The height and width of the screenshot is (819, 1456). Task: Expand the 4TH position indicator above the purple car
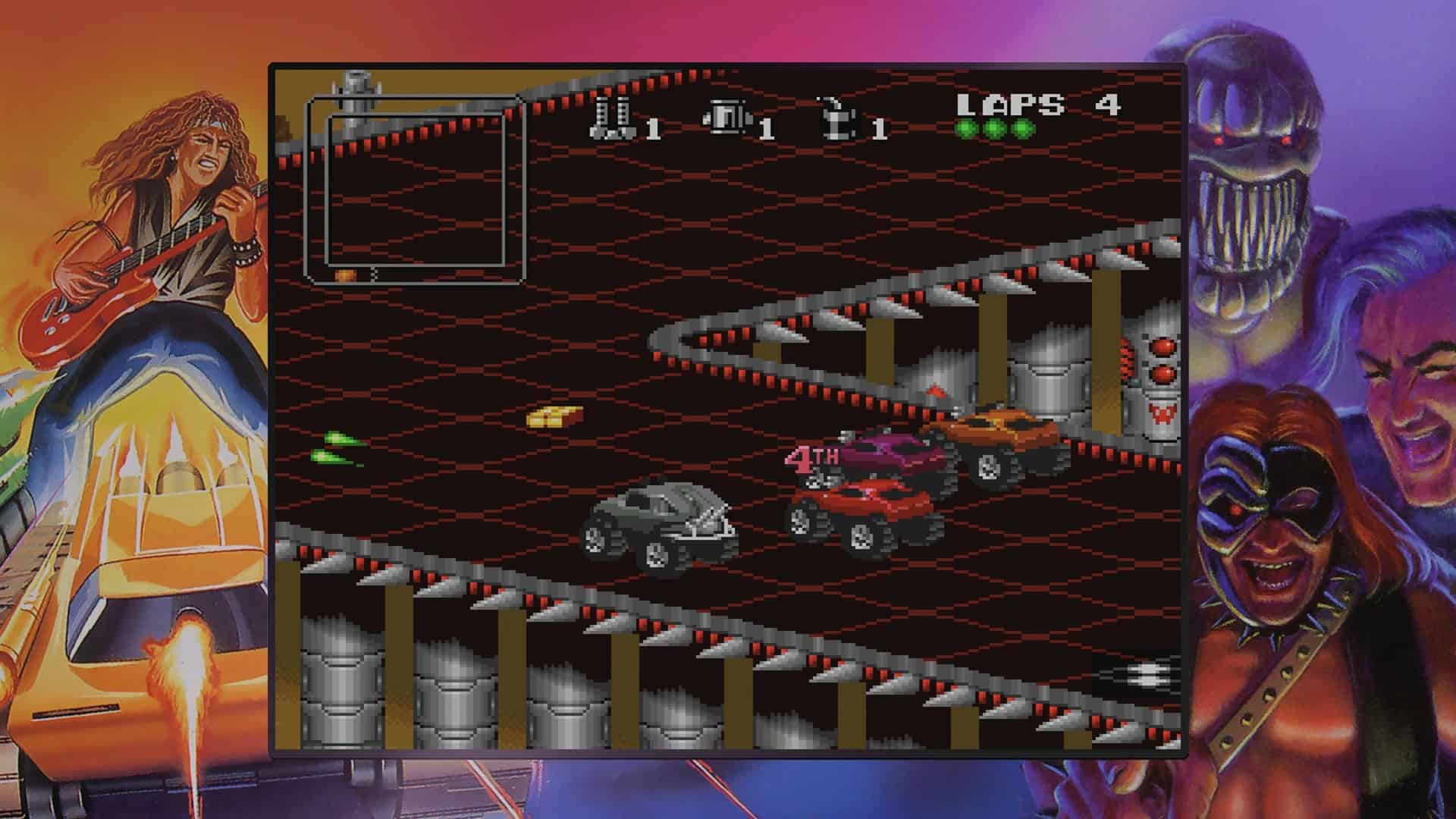819,460
